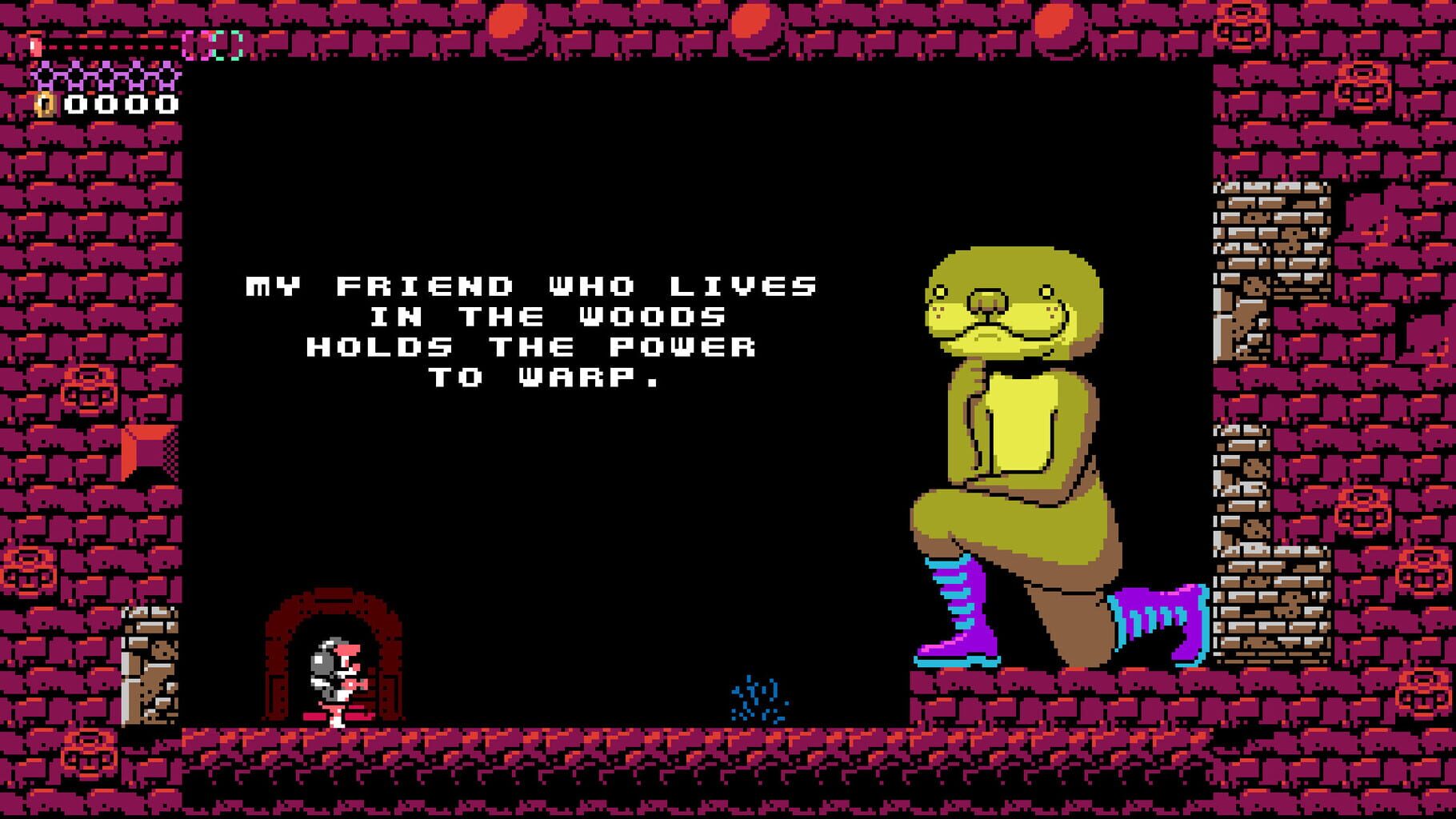Click the gold coin icon in the HUD
Screen dimensions: 1456x819
click(x=44, y=102)
